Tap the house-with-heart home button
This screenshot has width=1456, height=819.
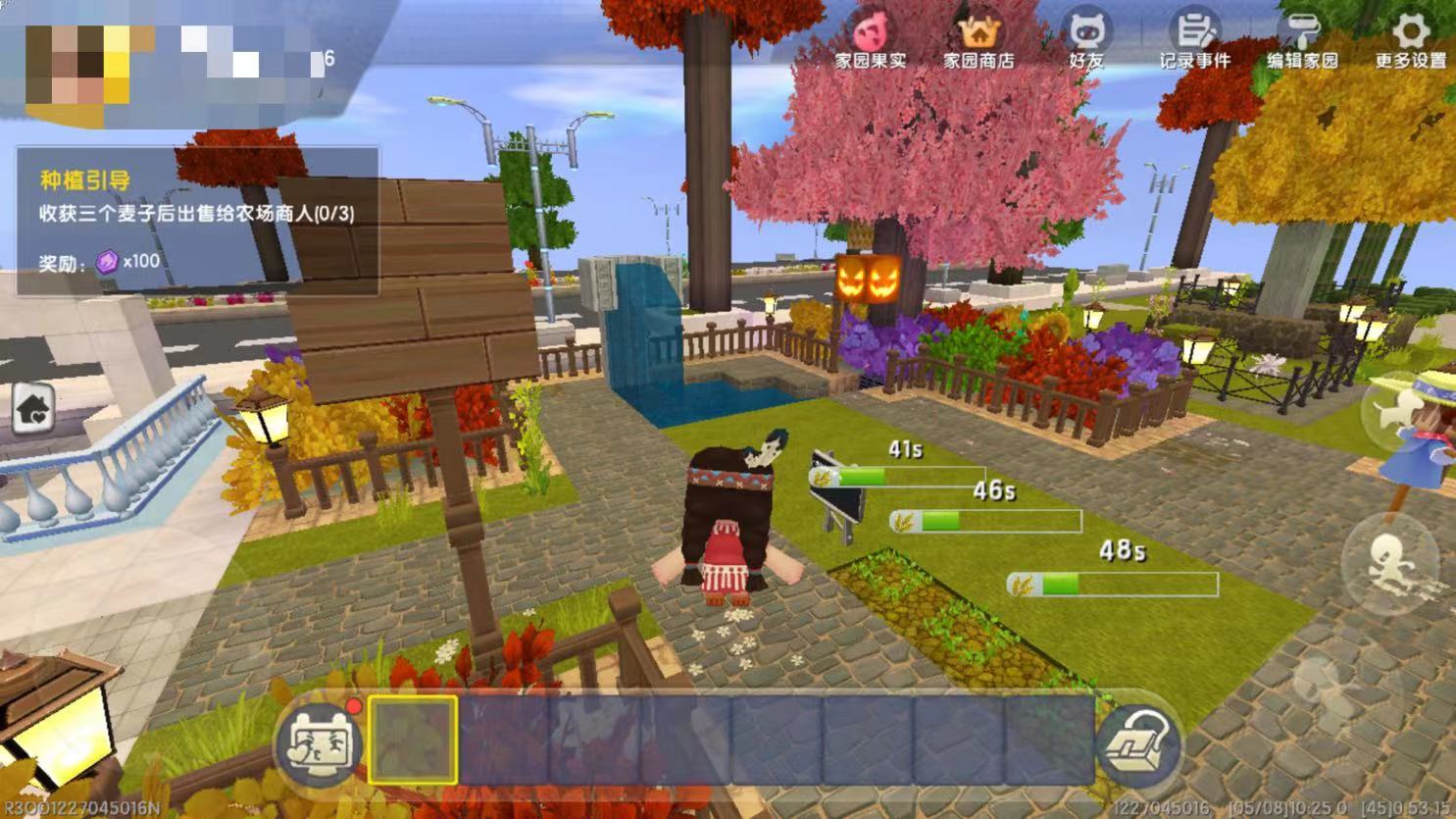pos(34,409)
